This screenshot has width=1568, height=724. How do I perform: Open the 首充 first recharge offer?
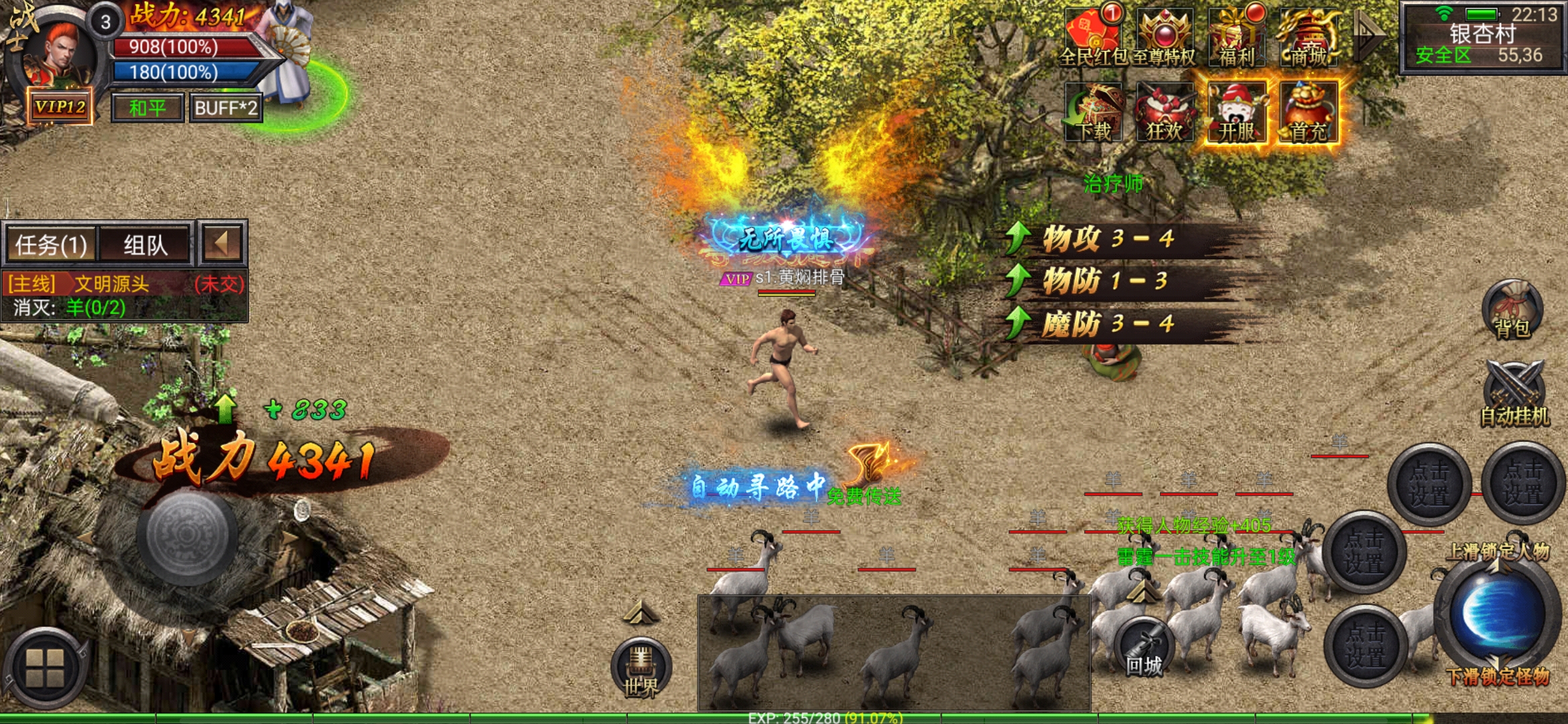[x=1308, y=113]
